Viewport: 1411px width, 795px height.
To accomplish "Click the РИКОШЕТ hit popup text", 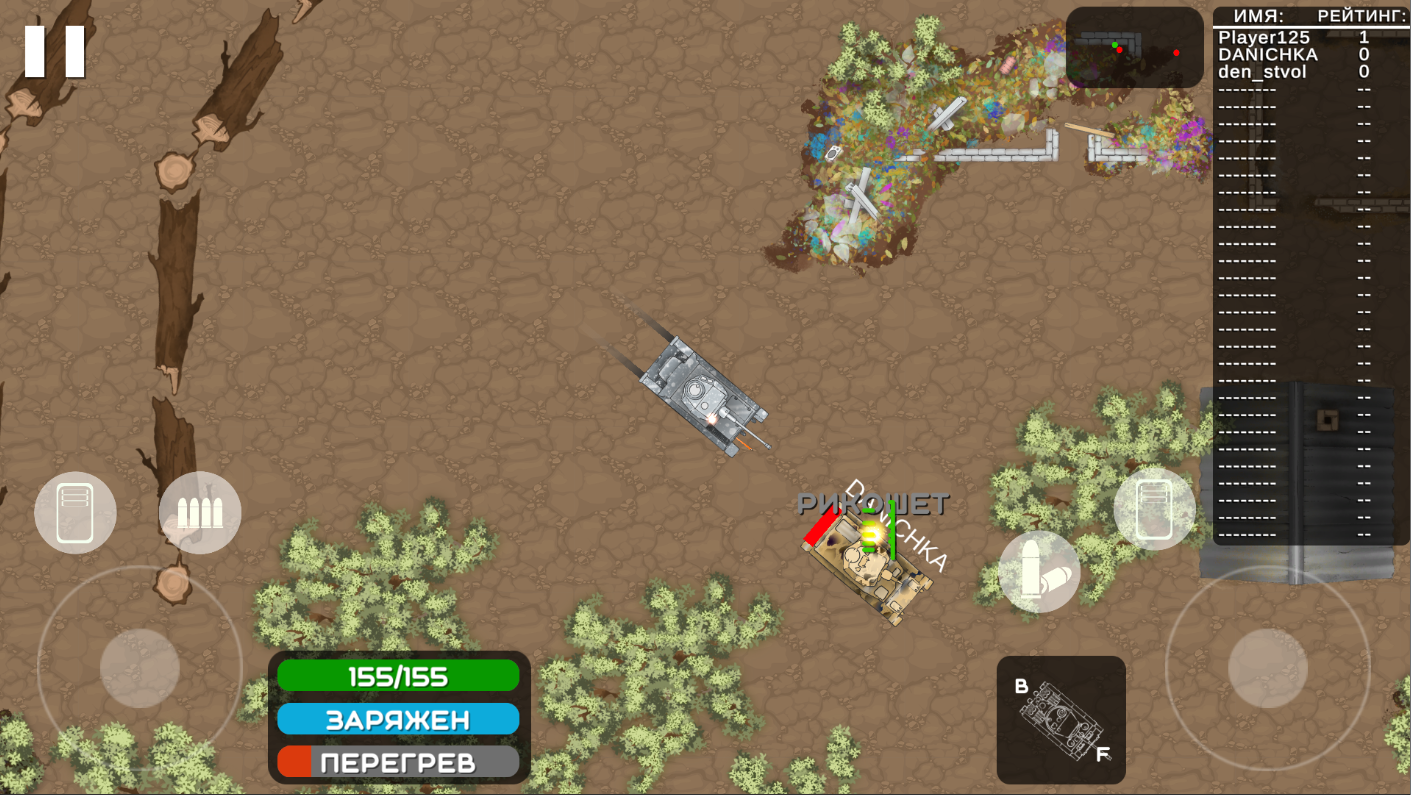I will tap(875, 505).
